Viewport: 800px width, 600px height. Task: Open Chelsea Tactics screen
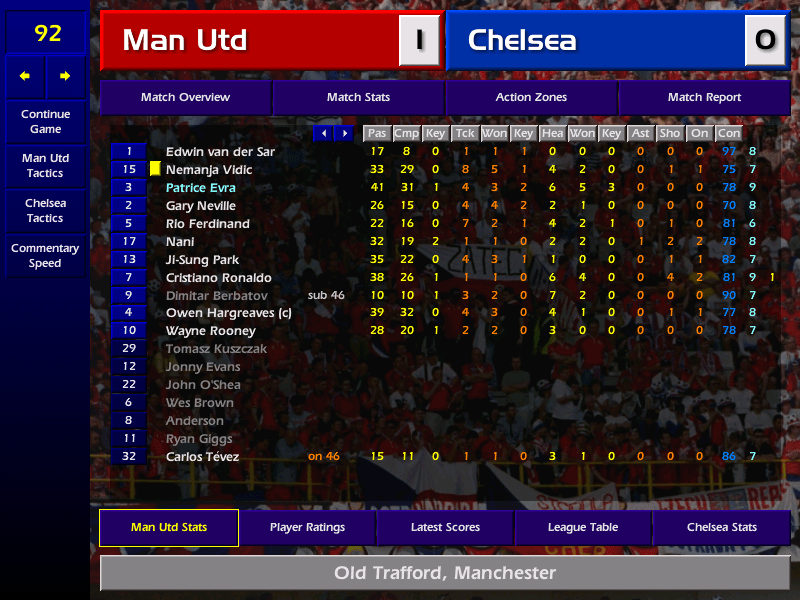45,211
